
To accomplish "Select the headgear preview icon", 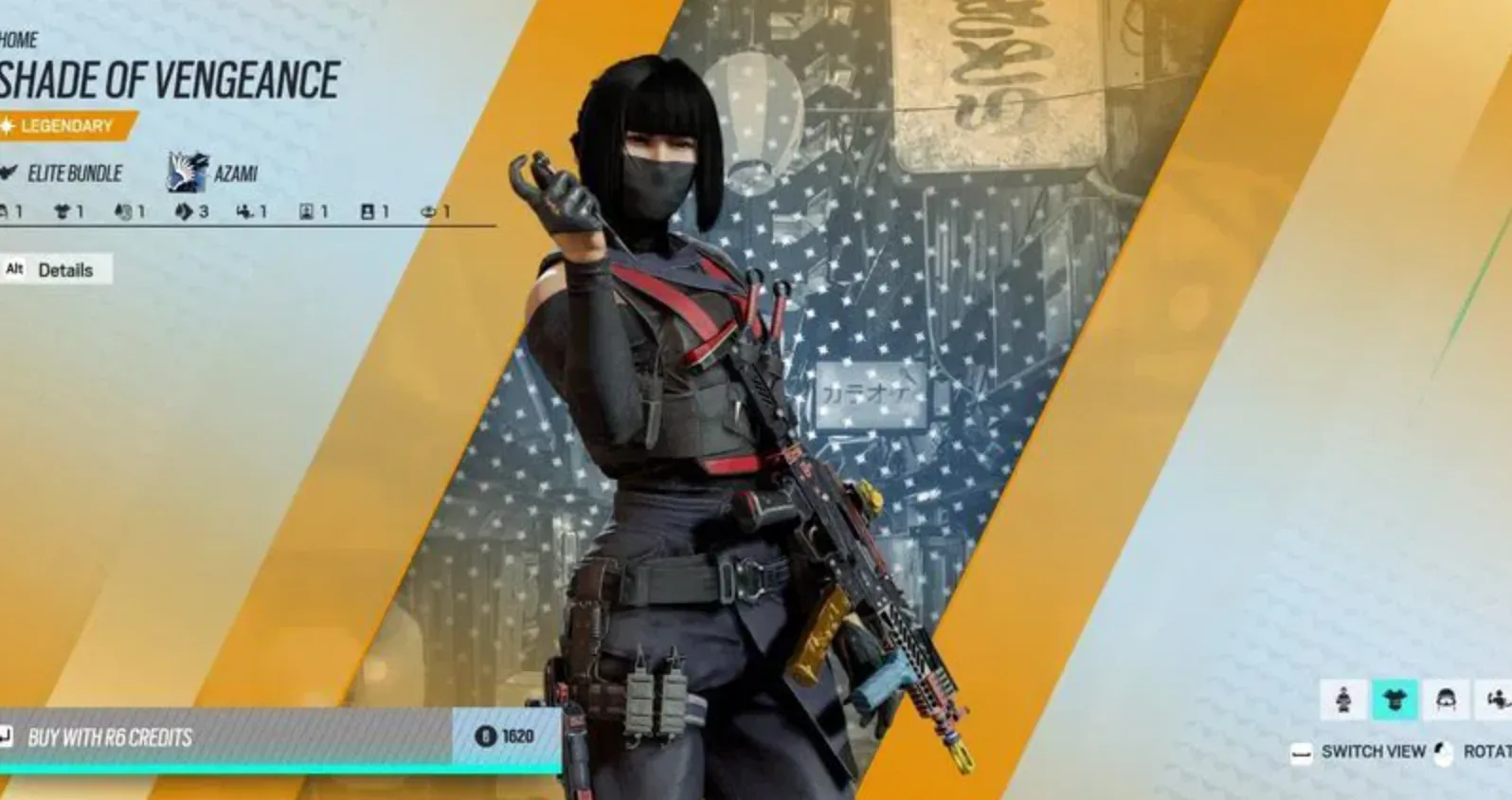I will pyautogui.click(x=1447, y=701).
